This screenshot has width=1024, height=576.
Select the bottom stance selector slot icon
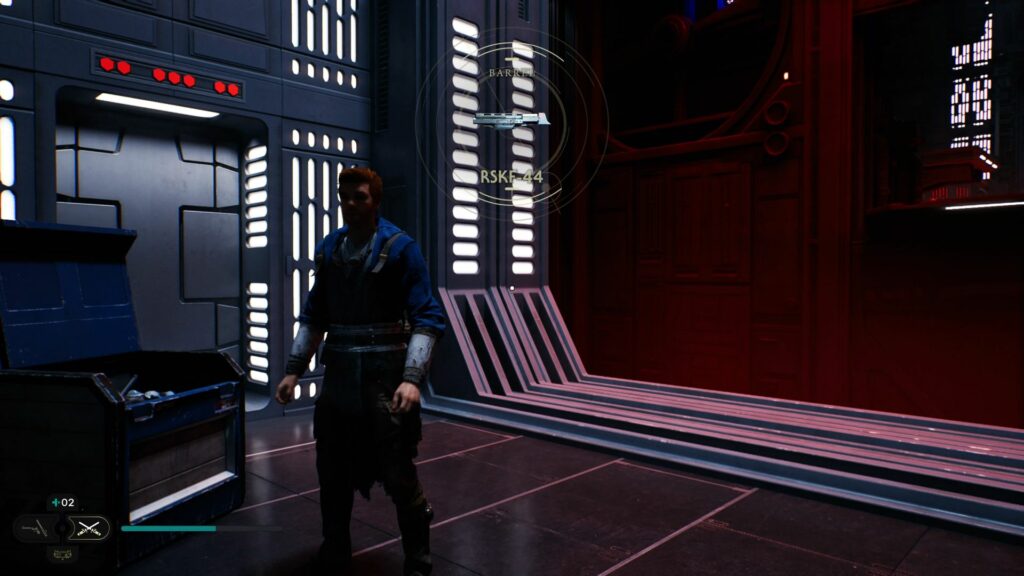62,553
